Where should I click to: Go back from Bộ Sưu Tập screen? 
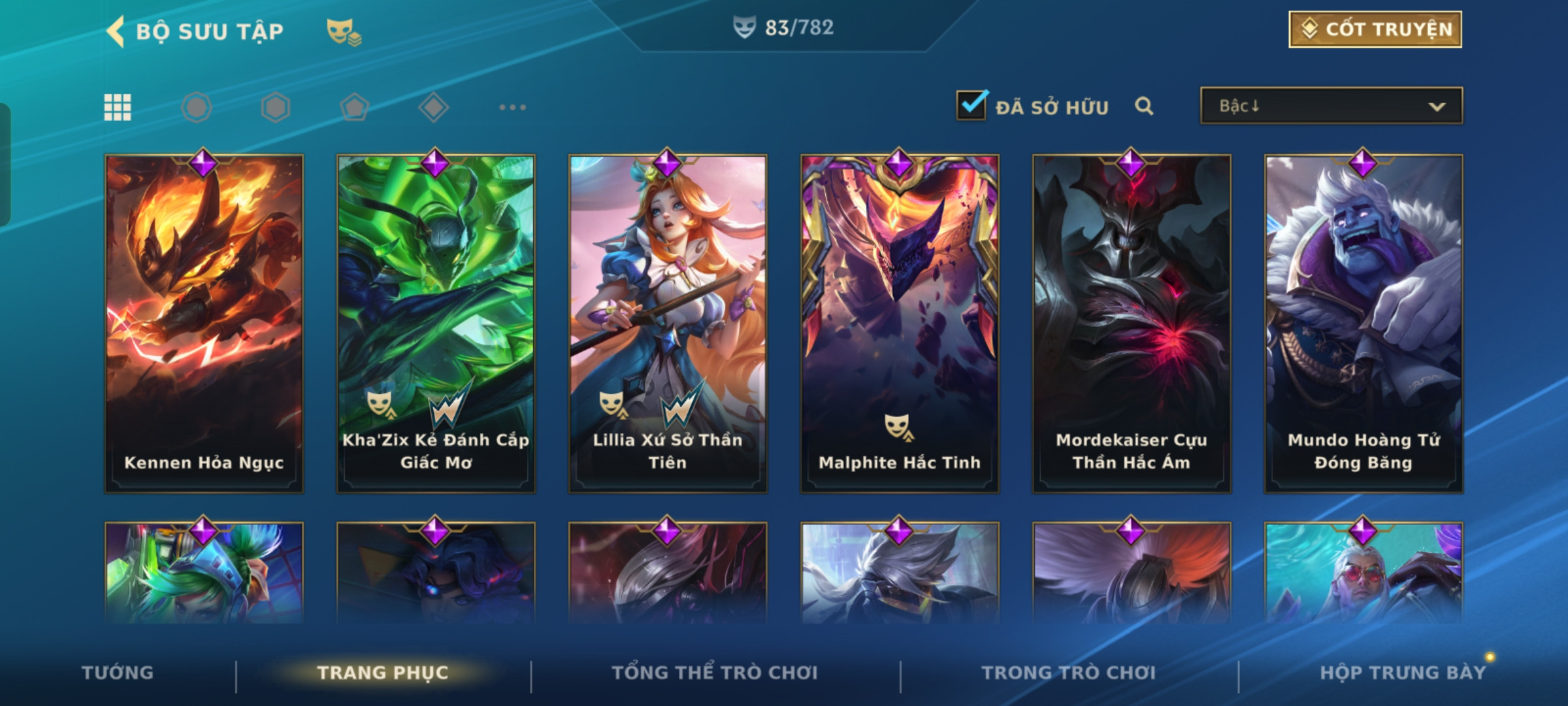[x=116, y=31]
